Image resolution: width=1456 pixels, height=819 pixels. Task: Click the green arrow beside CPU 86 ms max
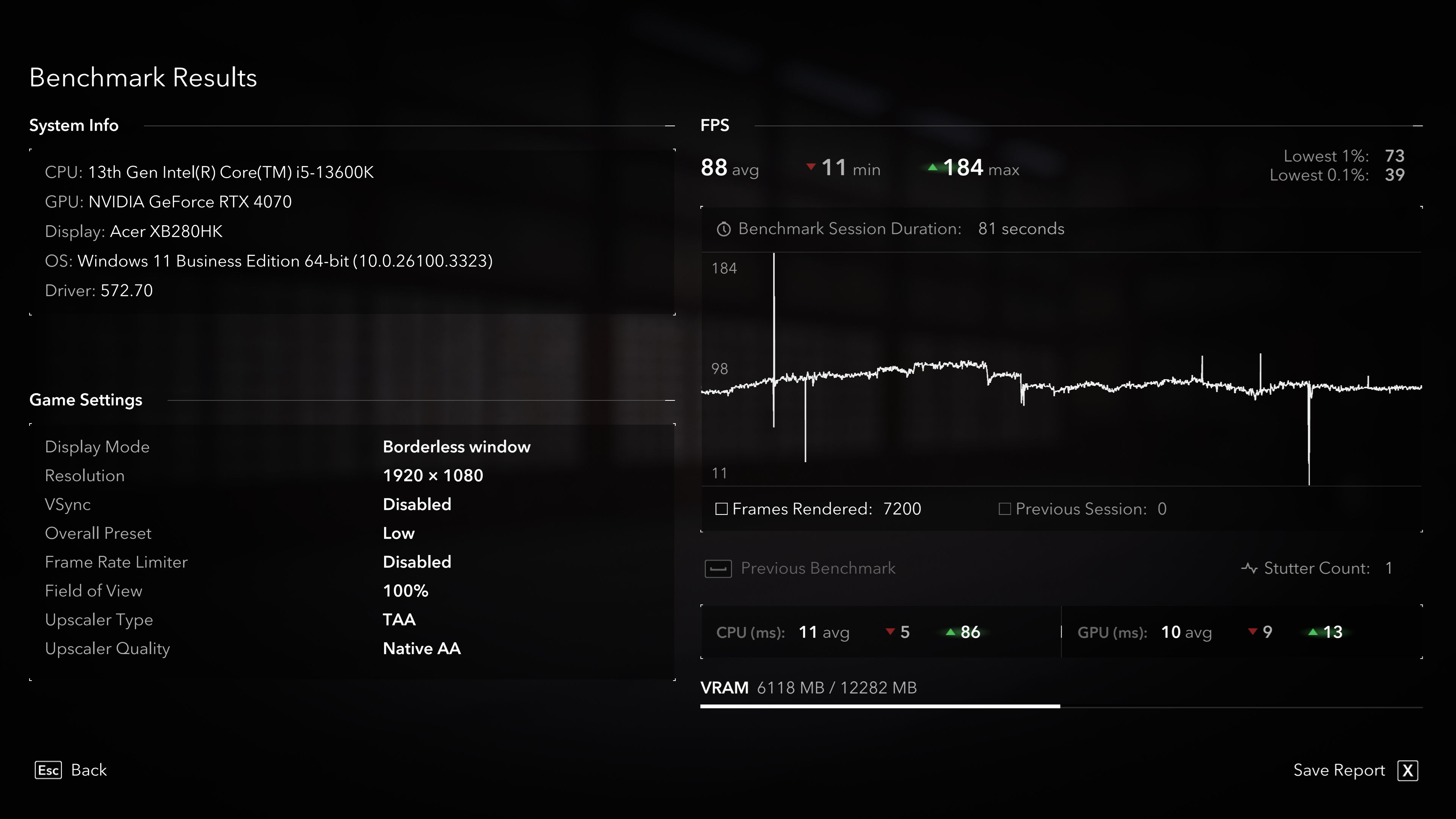click(951, 632)
